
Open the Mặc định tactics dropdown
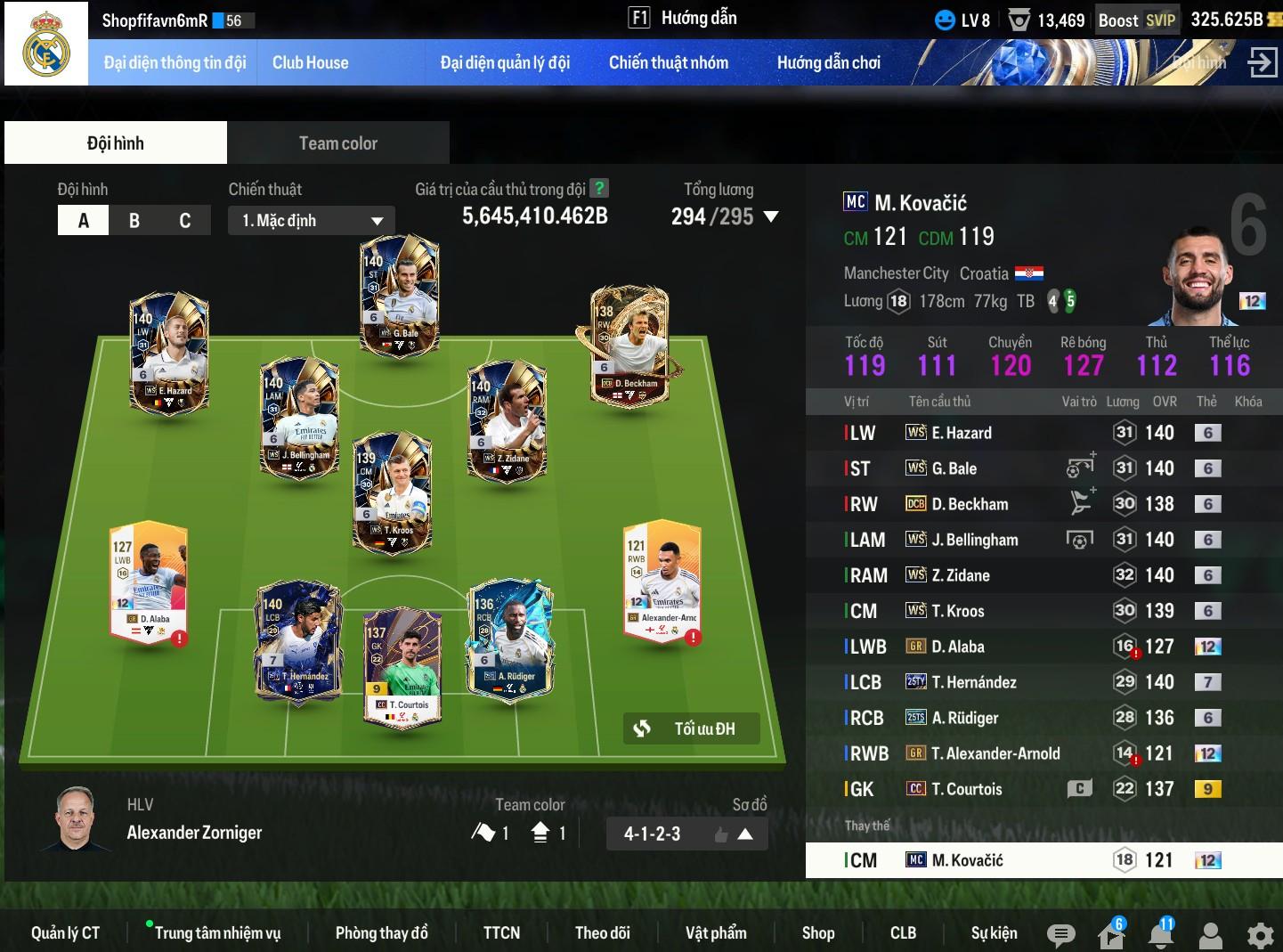[x=312, y=221]
